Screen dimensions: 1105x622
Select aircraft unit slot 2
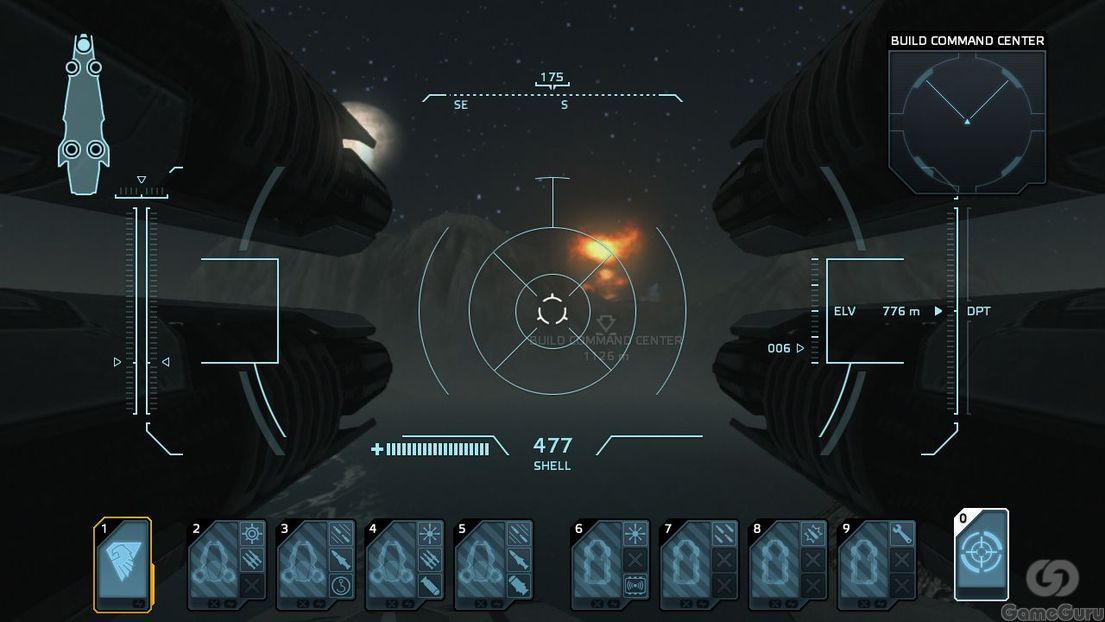(214, 565)
